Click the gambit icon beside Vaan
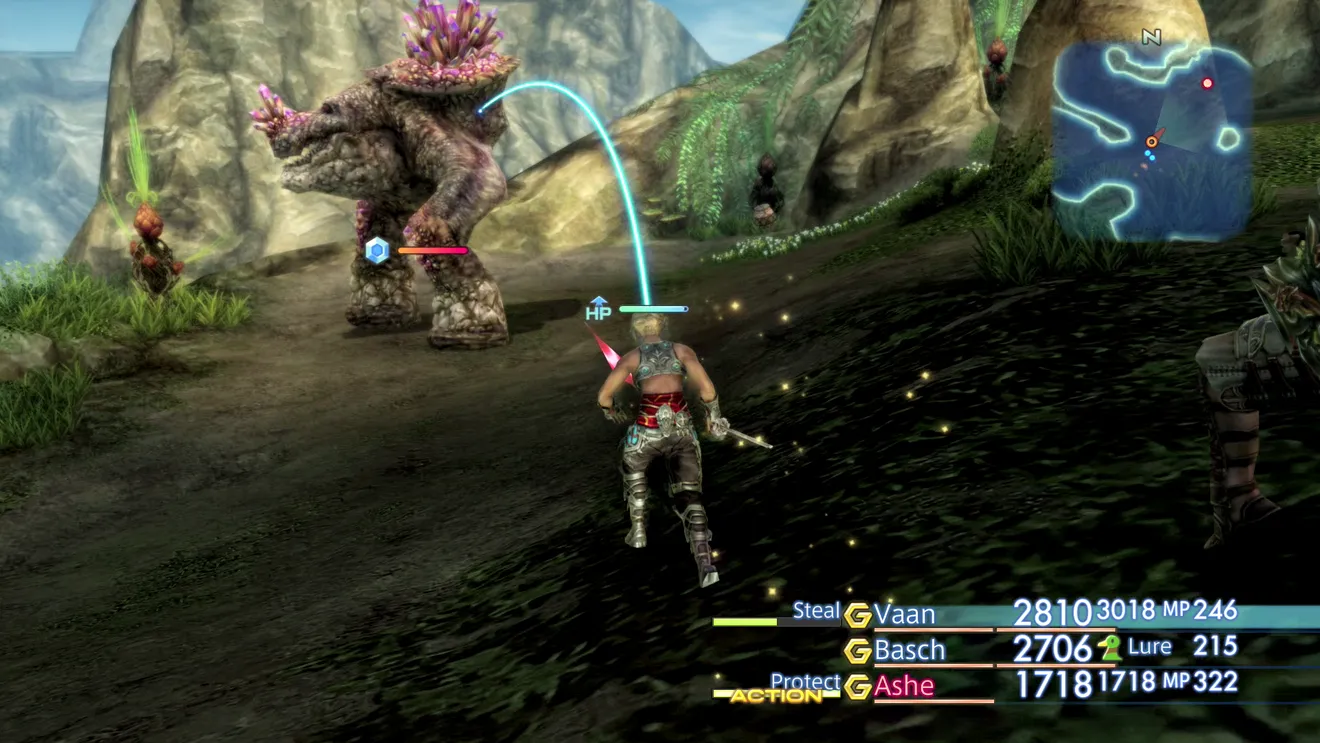 (x=857, y=614)
